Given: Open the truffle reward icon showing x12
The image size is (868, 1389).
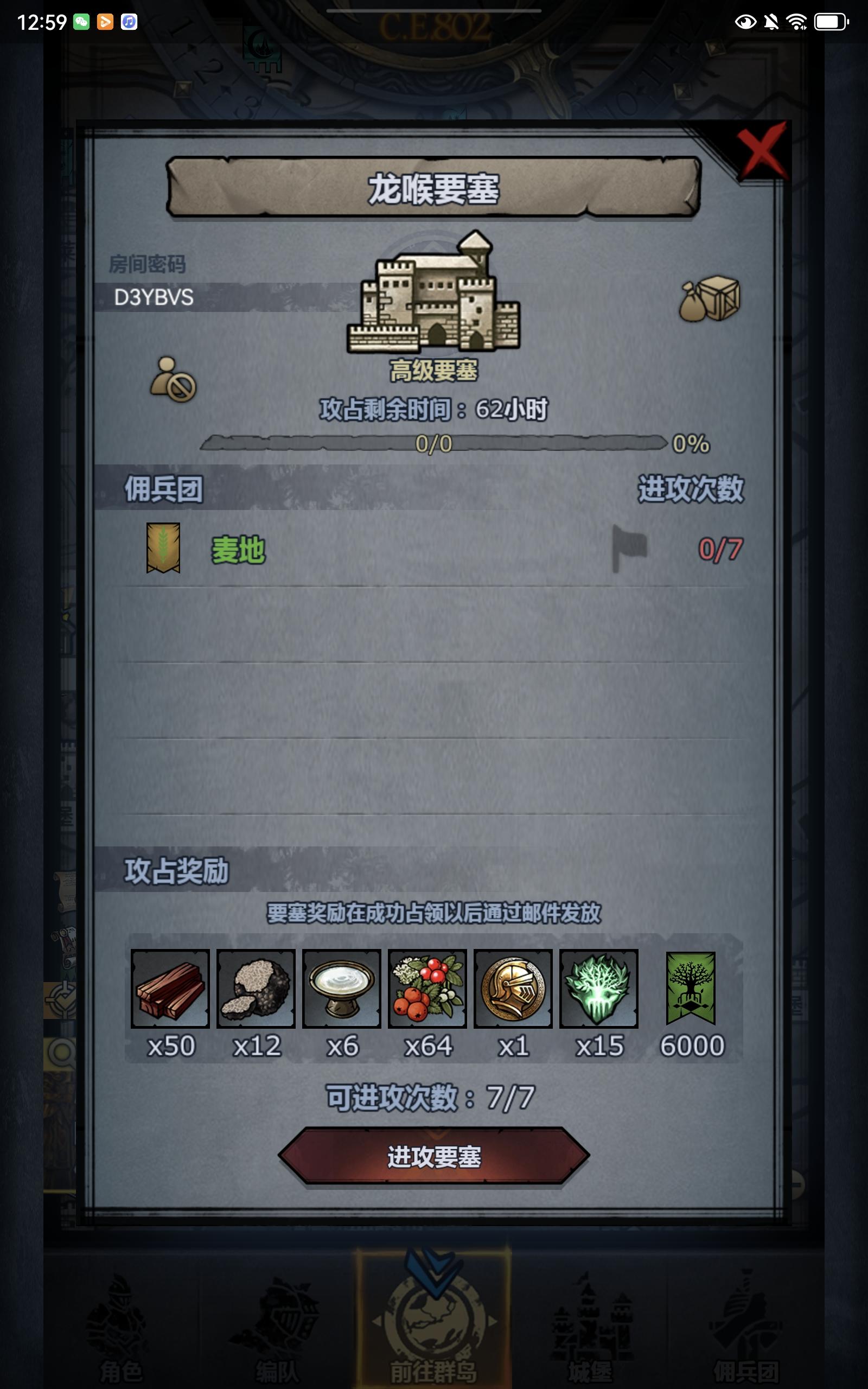Looking at the screenshot, I should click(257, 990).
